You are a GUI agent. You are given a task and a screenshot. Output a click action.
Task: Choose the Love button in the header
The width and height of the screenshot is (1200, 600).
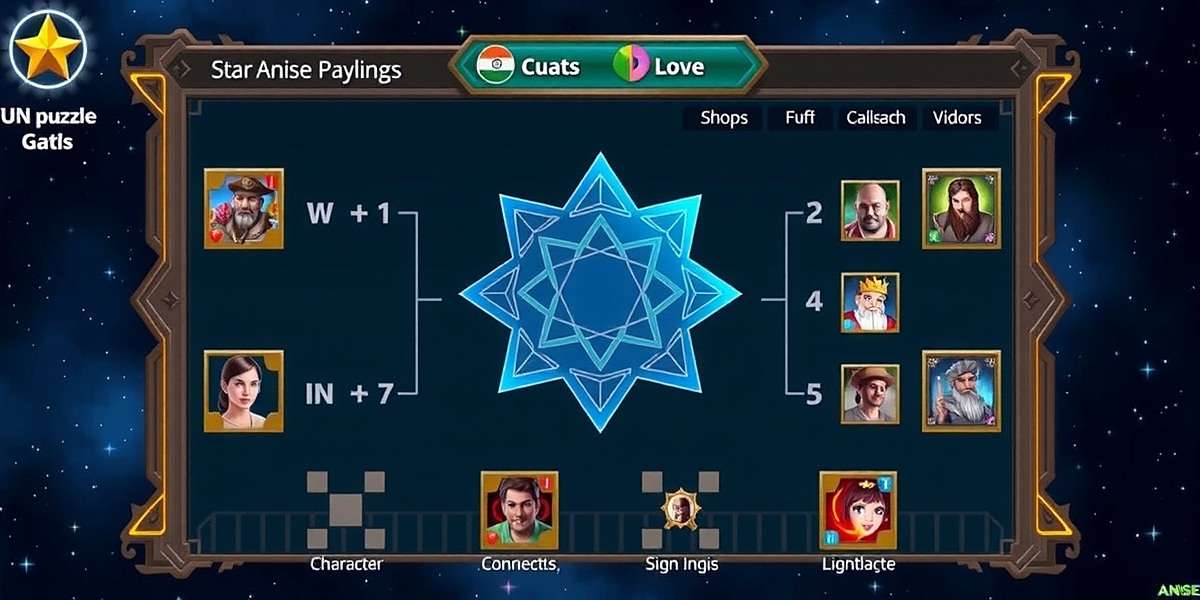(660, 67)
